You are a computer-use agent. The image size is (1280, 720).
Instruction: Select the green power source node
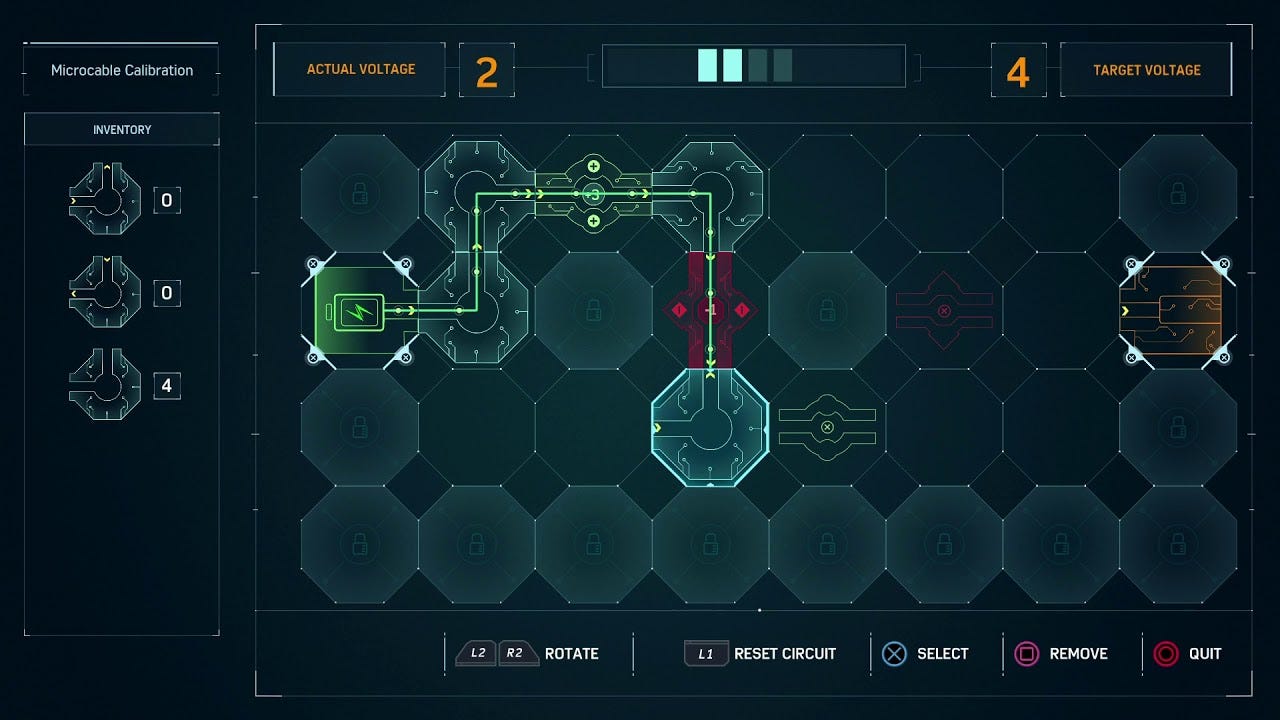click(x=358, y=310)
